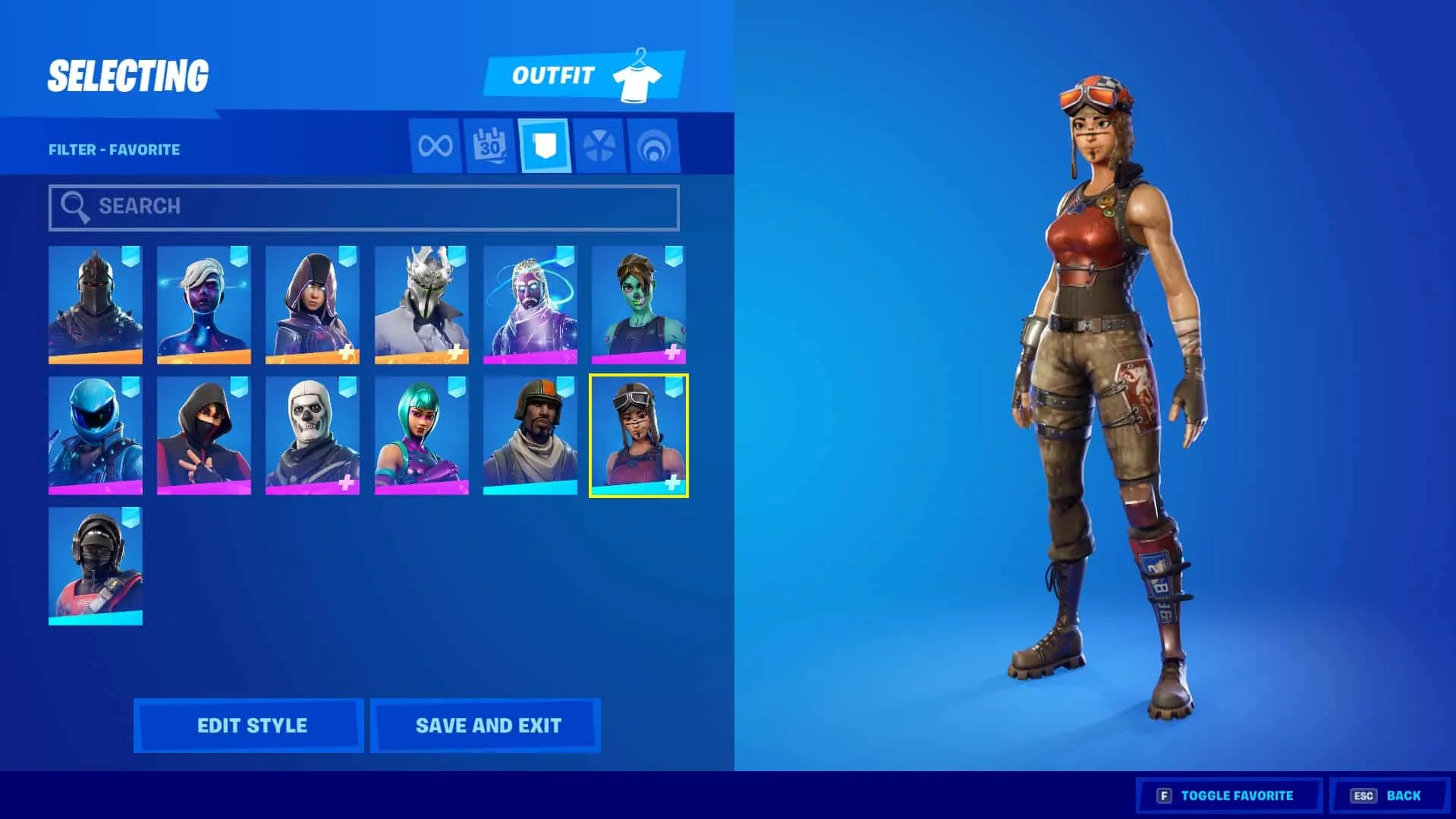Choose the teal-haired girl outfit
The width and height of the screenshot is (1456, 819).
[421, 435]
